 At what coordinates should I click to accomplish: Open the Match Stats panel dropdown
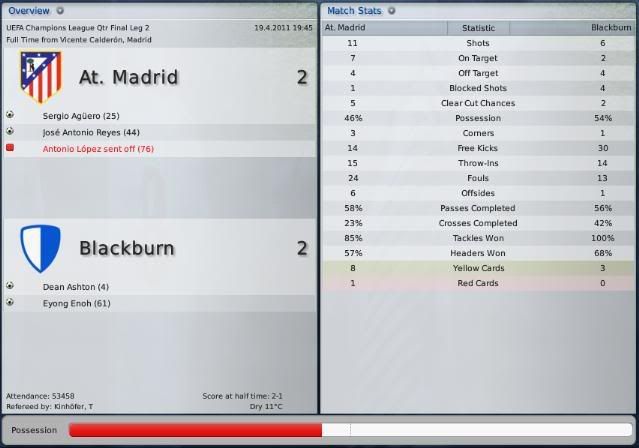click(x=391, y=11)
